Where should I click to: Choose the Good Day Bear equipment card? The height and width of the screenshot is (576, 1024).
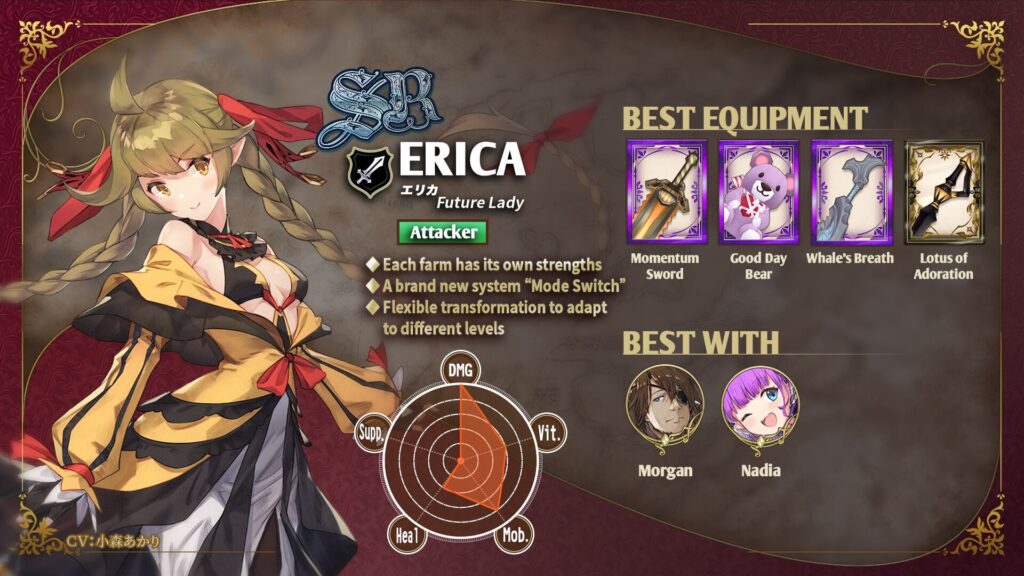[758, 192]
